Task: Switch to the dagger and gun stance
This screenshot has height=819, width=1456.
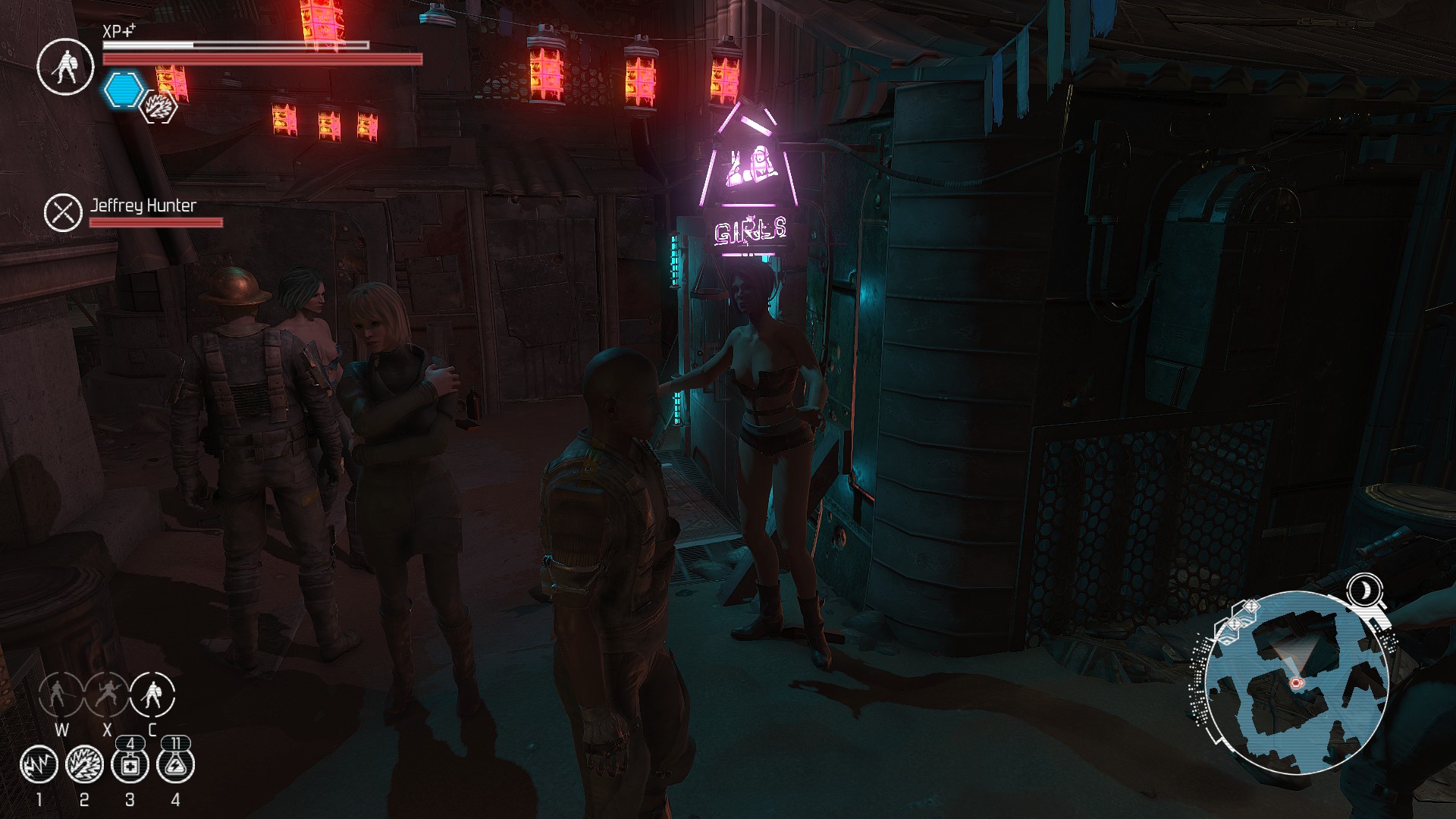Action: tap(106, 694)
